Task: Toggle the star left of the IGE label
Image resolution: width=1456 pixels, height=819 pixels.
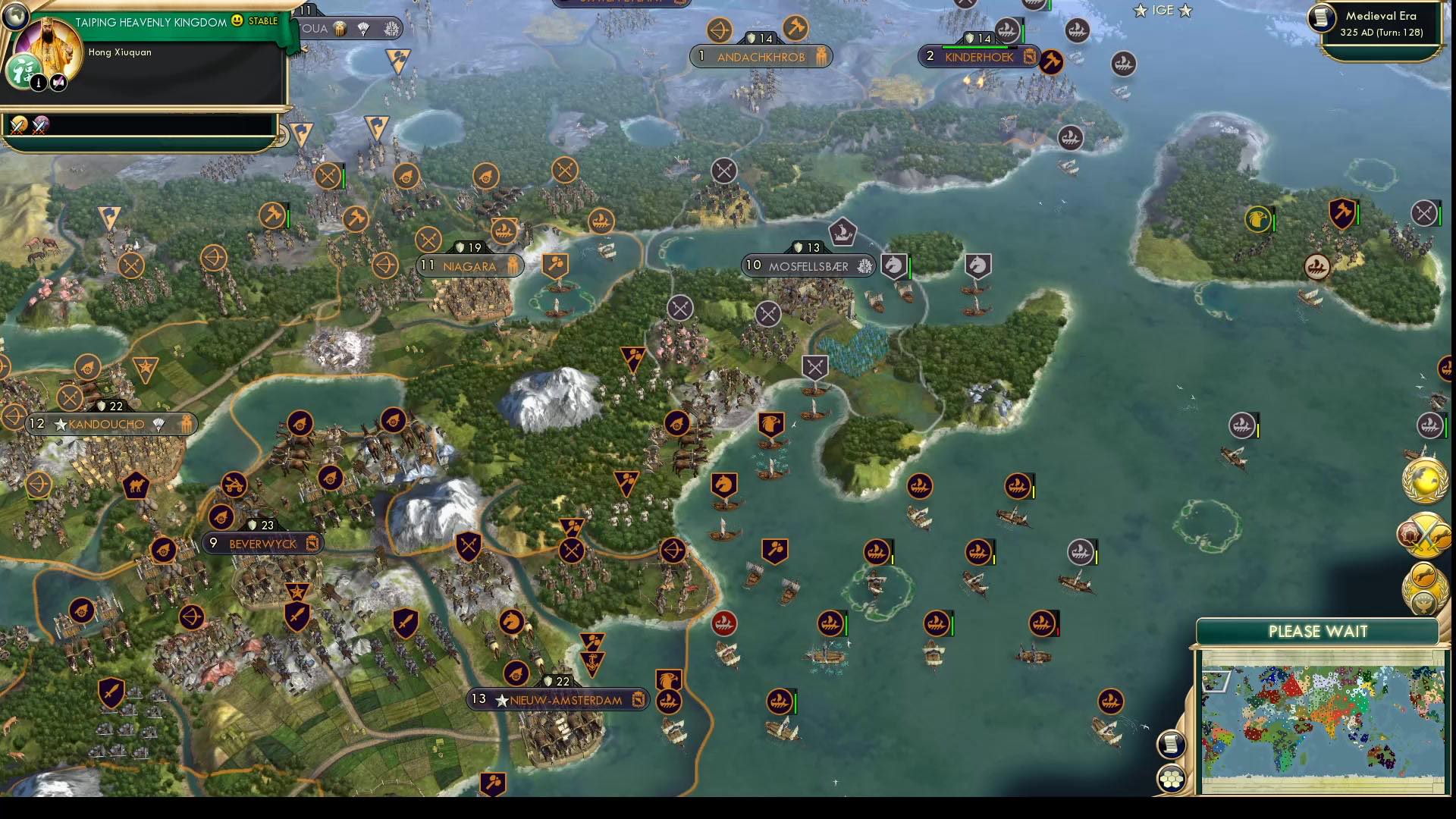Action: [x=1140, y=11]
